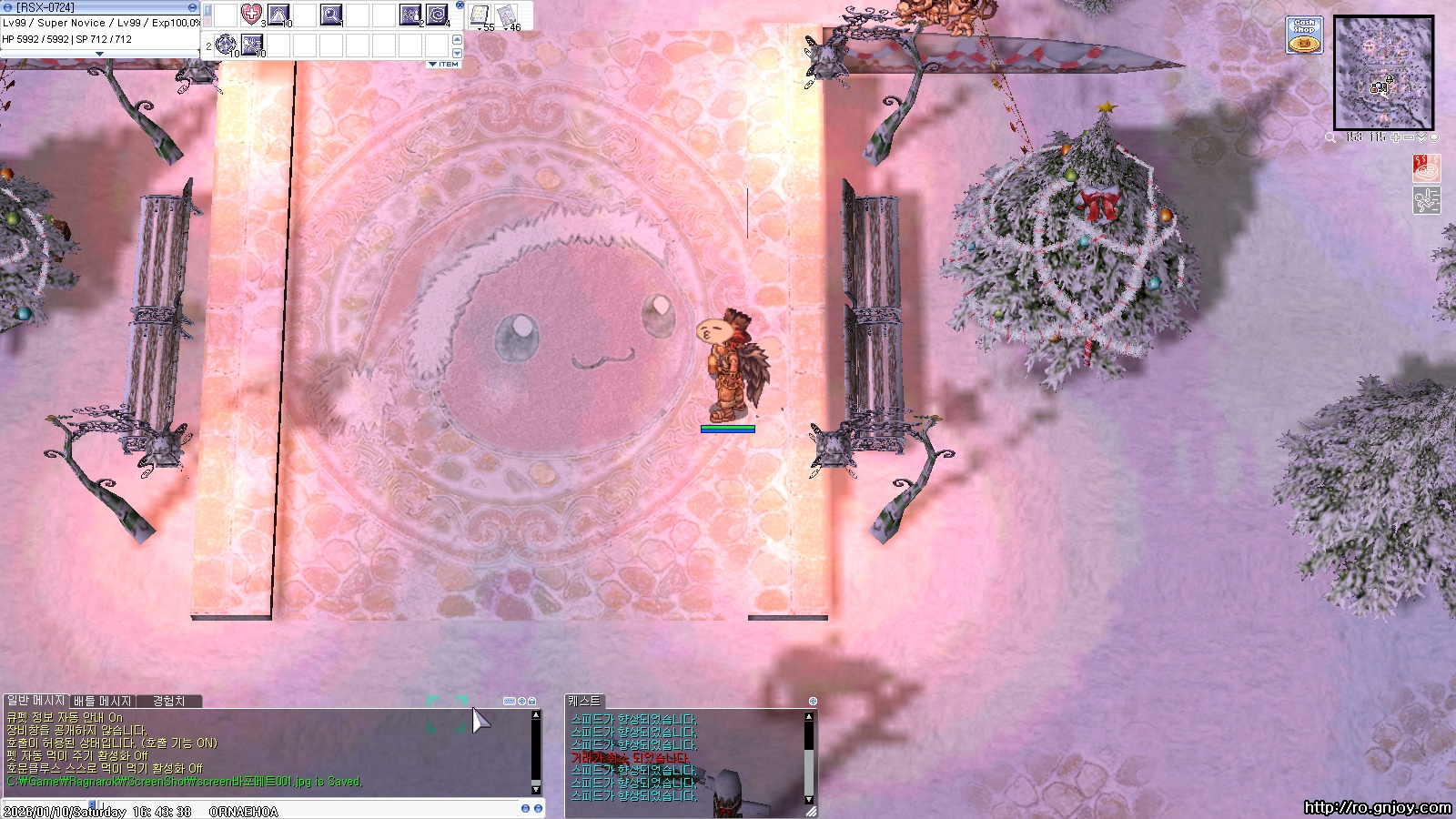The image size is (1456, 819).
Task: Switch to the 배틀 메시지 chat tab
Action: [103, 701]
